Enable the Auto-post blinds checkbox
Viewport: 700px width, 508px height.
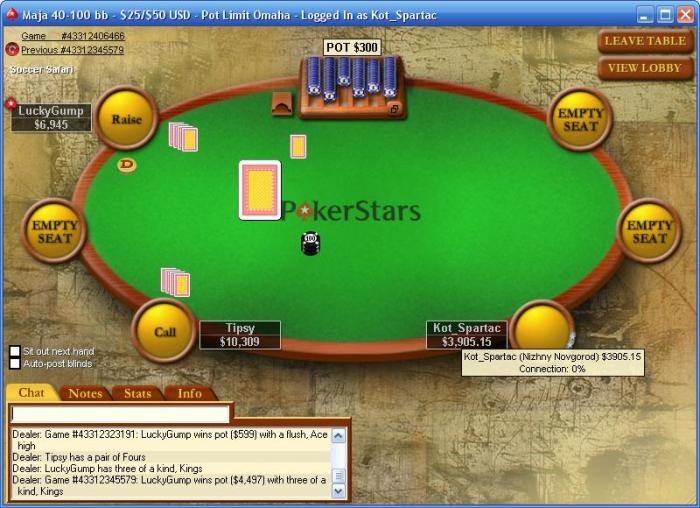coord(15,364)
